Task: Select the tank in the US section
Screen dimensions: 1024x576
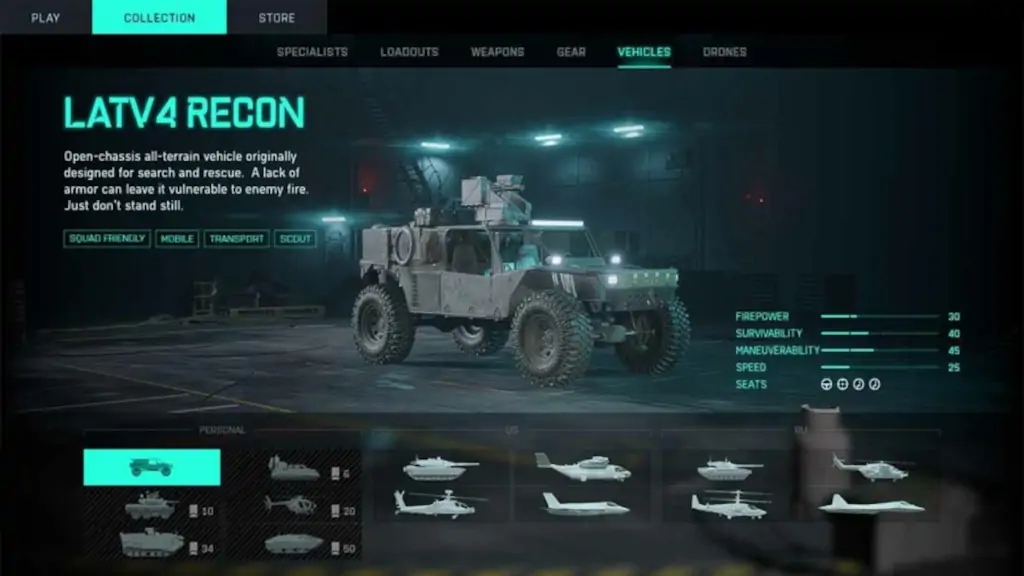Action: coord(441,468)
